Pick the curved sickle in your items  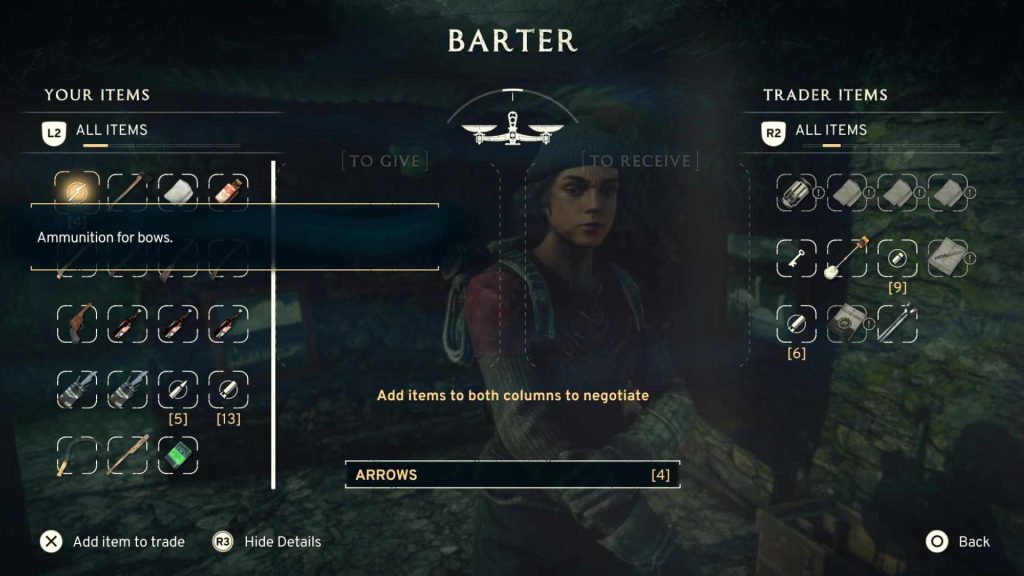click(x=77, y=456)
